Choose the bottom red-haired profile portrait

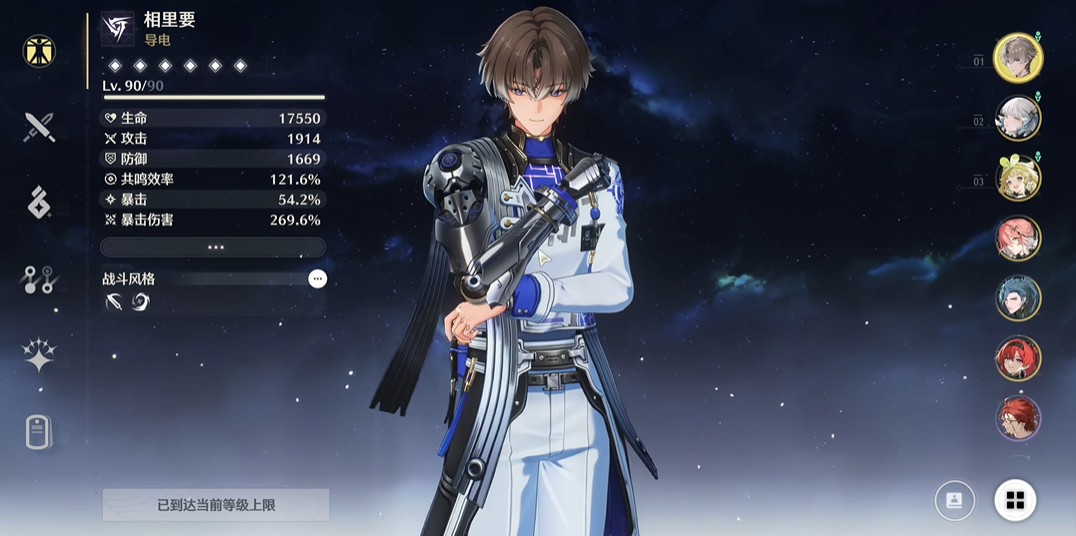click(1018, 418)
